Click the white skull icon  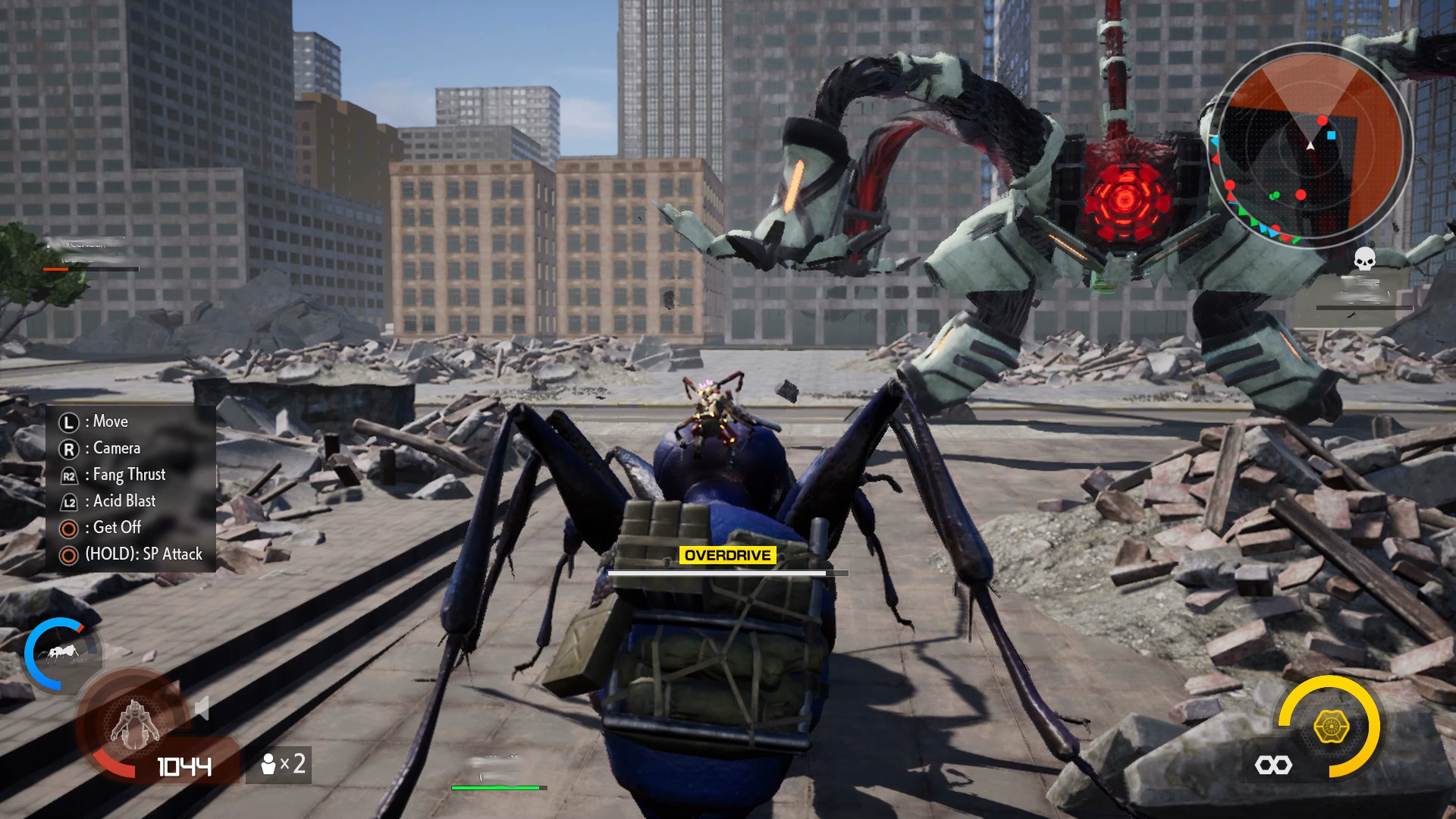[x=1364, y=259]
